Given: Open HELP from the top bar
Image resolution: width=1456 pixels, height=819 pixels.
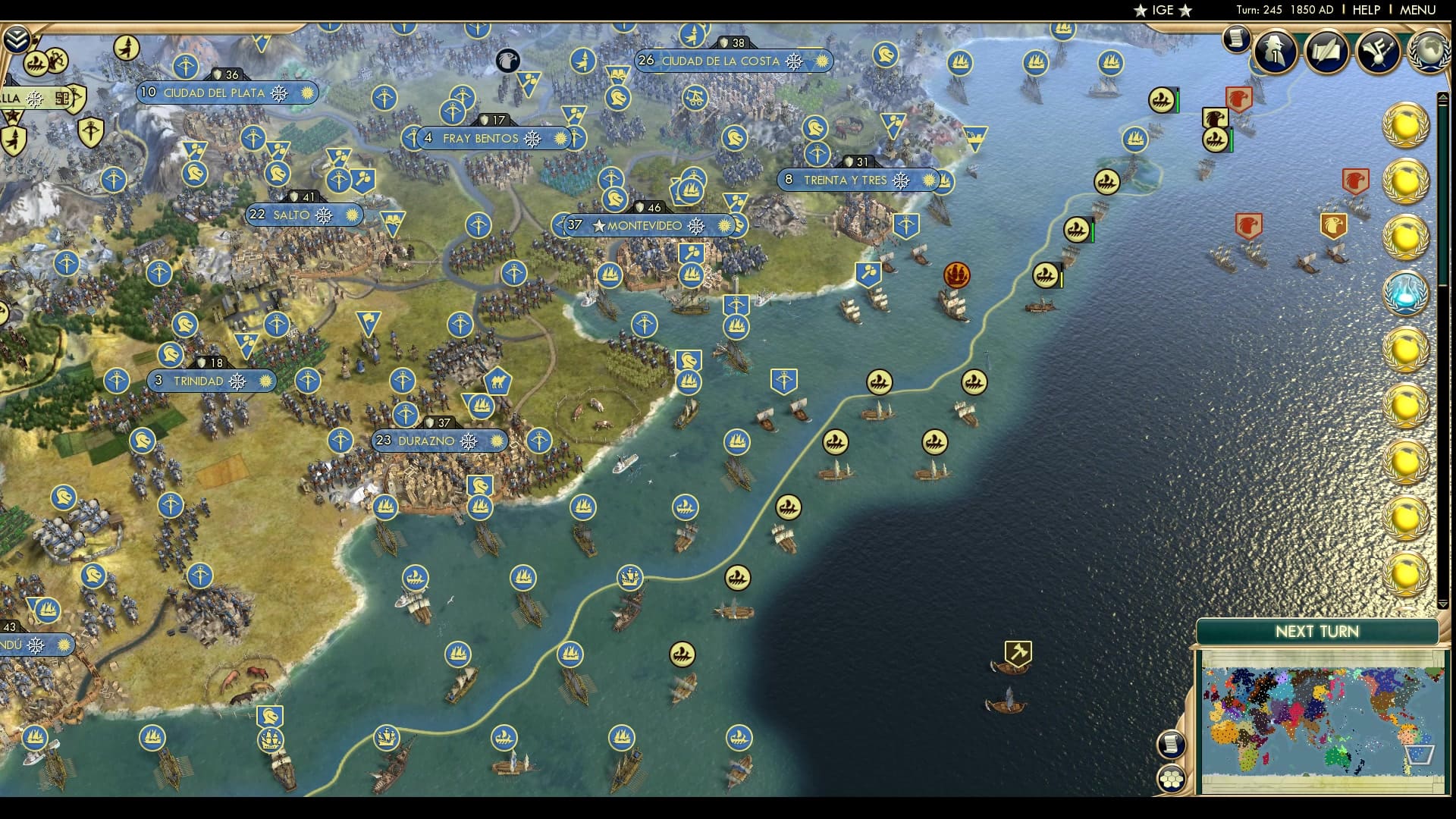Looking at the screenshot, I should (x=1365, y=11).
